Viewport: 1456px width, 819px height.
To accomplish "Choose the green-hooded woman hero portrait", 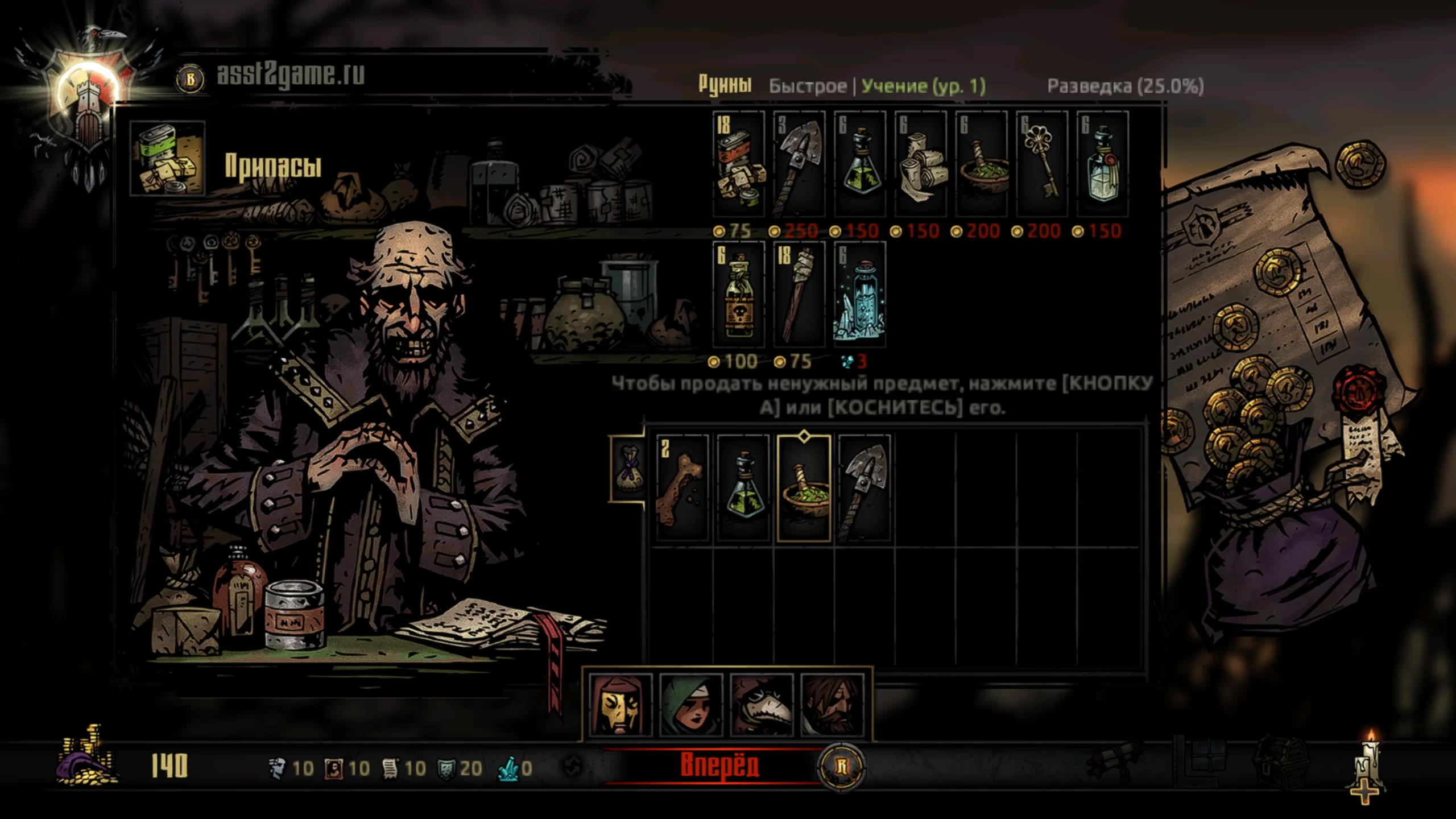I will tap(691, 705).
